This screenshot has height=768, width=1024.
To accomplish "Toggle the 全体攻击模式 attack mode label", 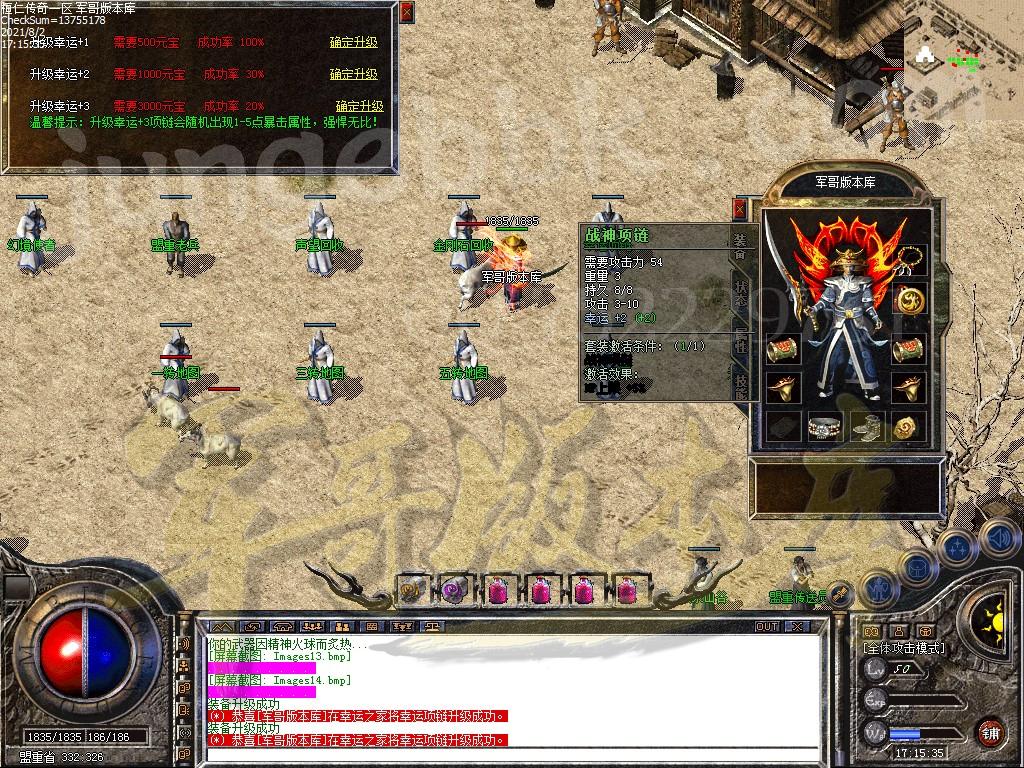I will pos(904,648).
